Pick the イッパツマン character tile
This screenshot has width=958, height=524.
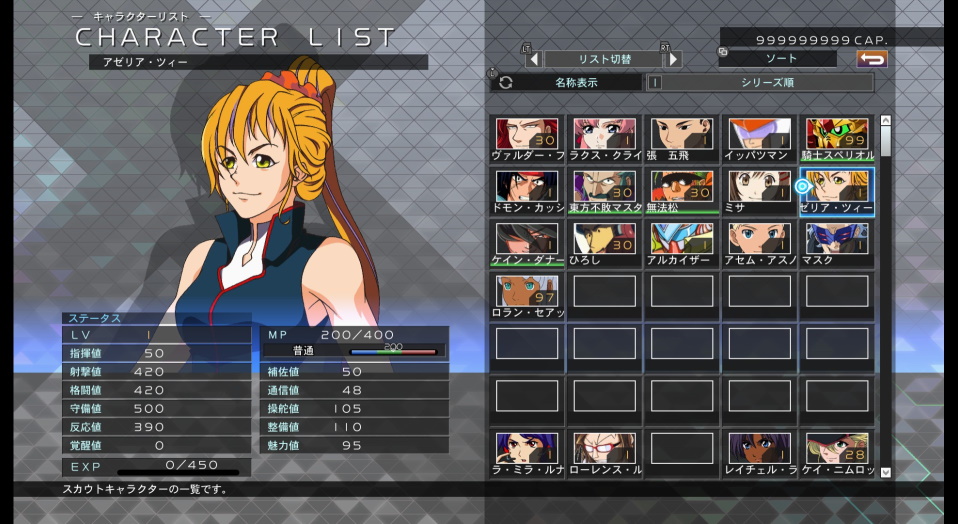click(x=760, y=138)
